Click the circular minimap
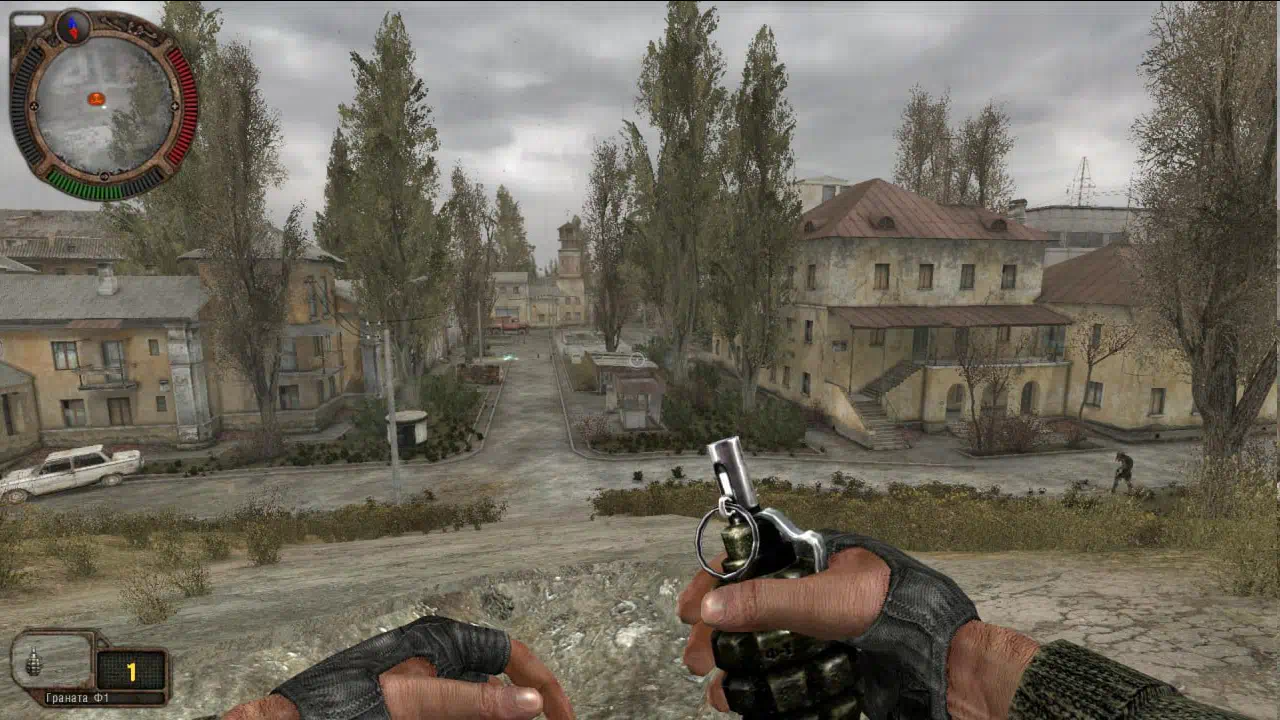Image resolution: width=1280 pixels, height=720 pixels. 104,106
